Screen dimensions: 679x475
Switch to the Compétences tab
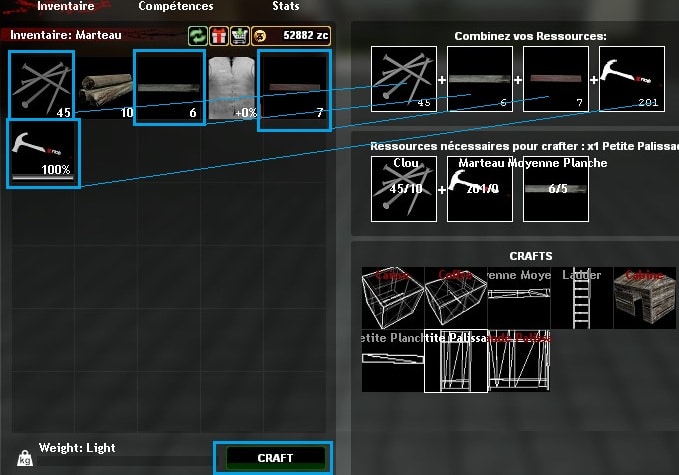point(175,7)
